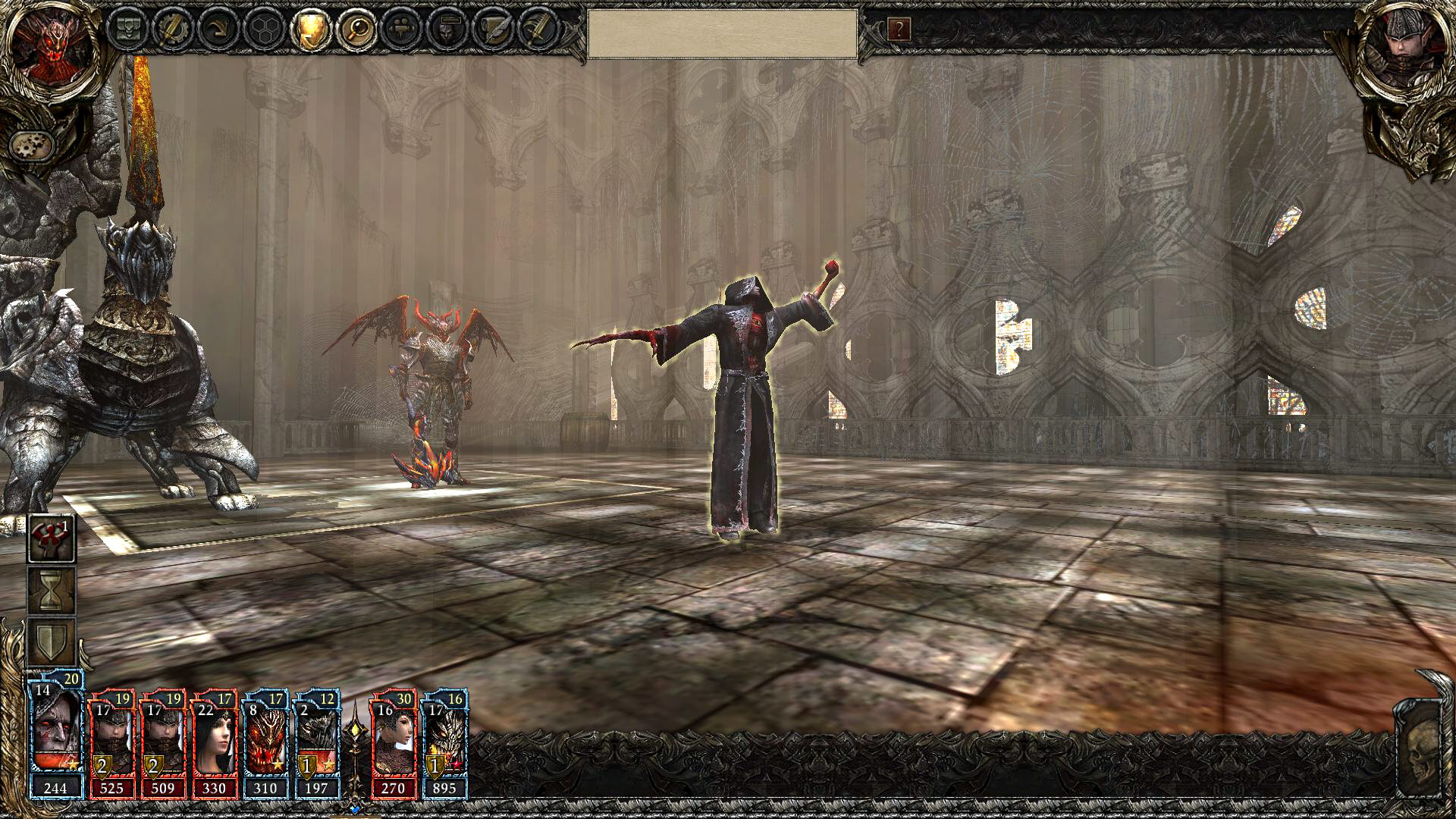Choose the shield defend action
Viewport: 1456px width, 819px height.
tap(52, 642)
